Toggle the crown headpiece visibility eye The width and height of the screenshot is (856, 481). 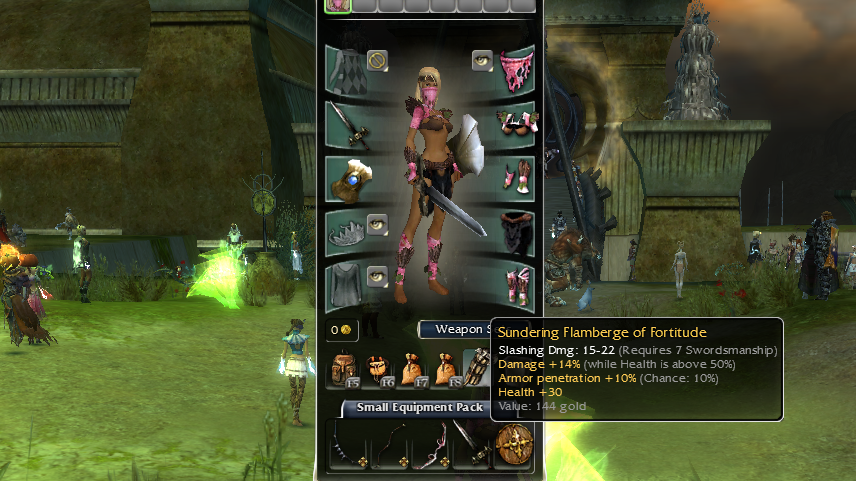coord(377,224)
